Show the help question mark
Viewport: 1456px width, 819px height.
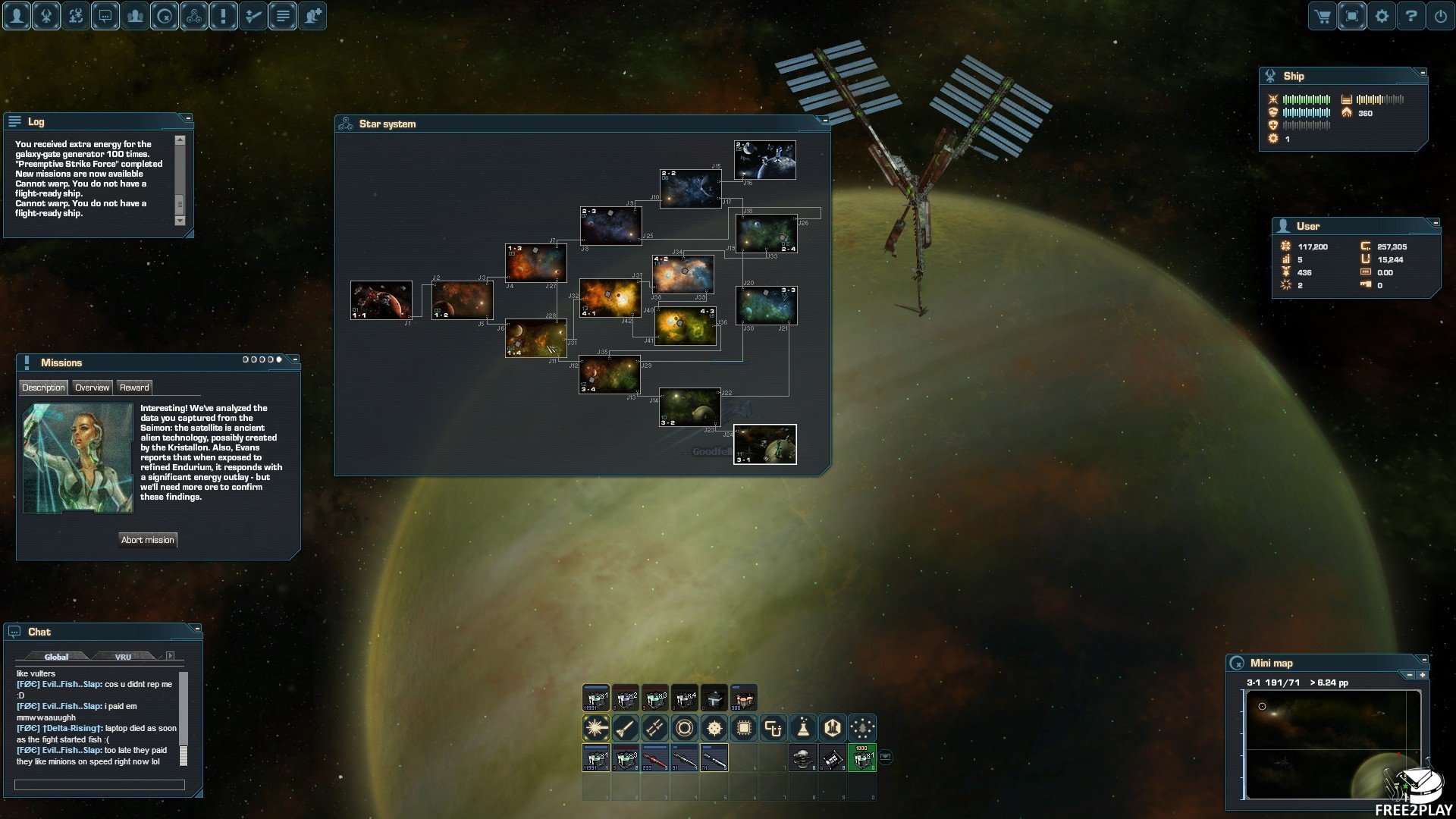pyautogui.click(x=1411, y=16)
